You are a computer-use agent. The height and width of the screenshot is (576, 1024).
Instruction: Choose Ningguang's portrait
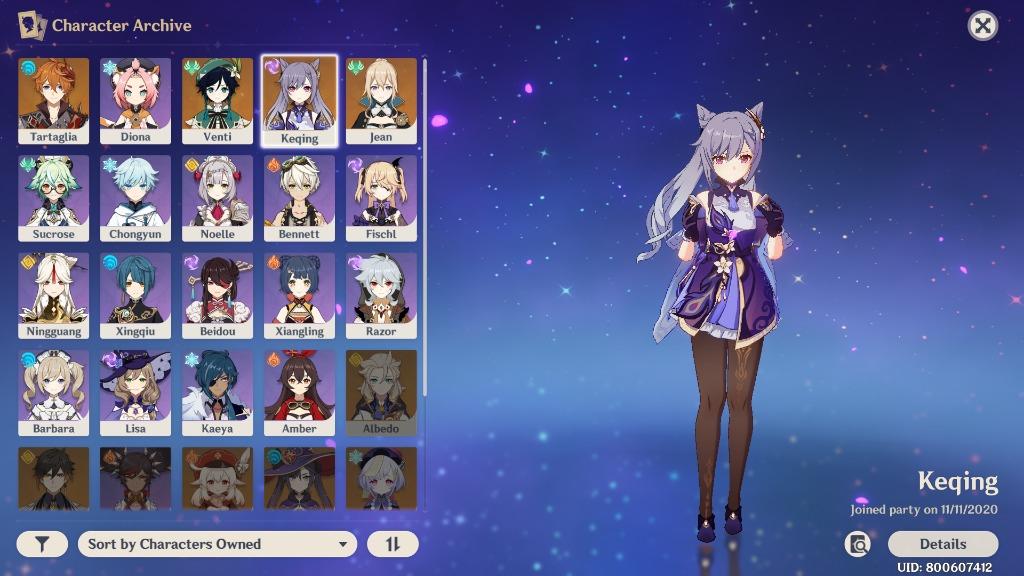click(53, 294)
